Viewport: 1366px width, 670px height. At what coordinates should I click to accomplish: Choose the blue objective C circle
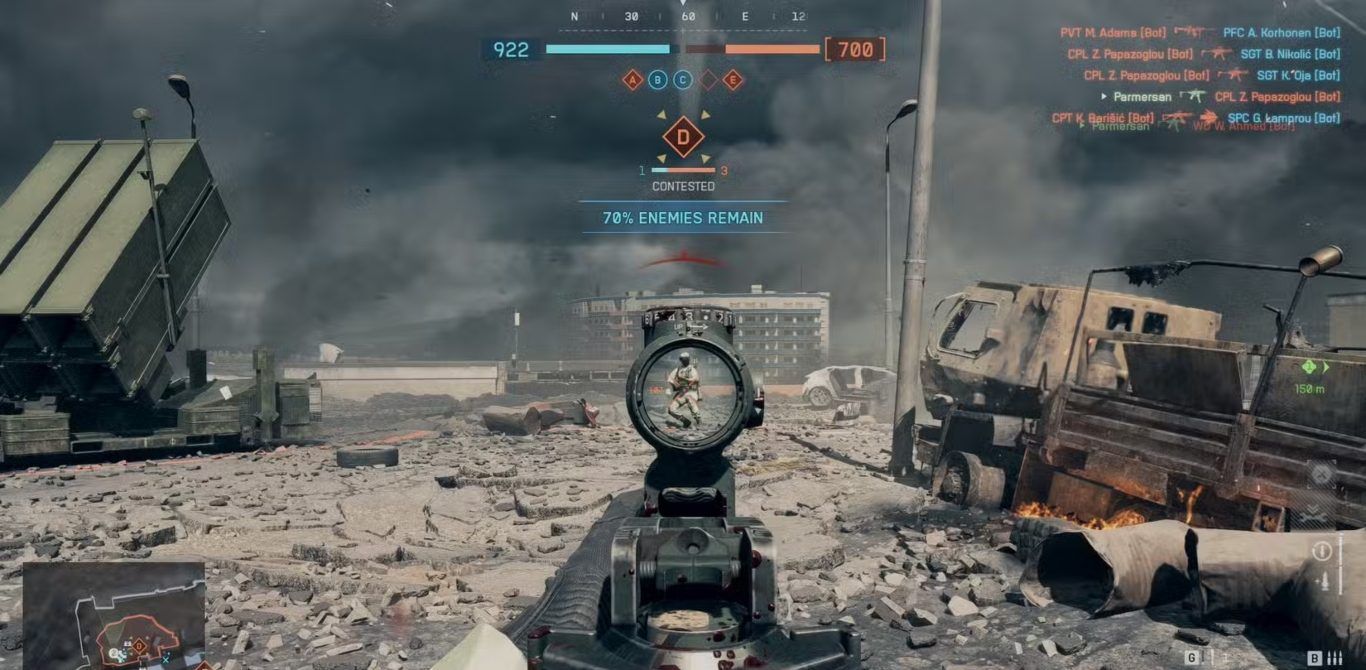tap(683, 80)
